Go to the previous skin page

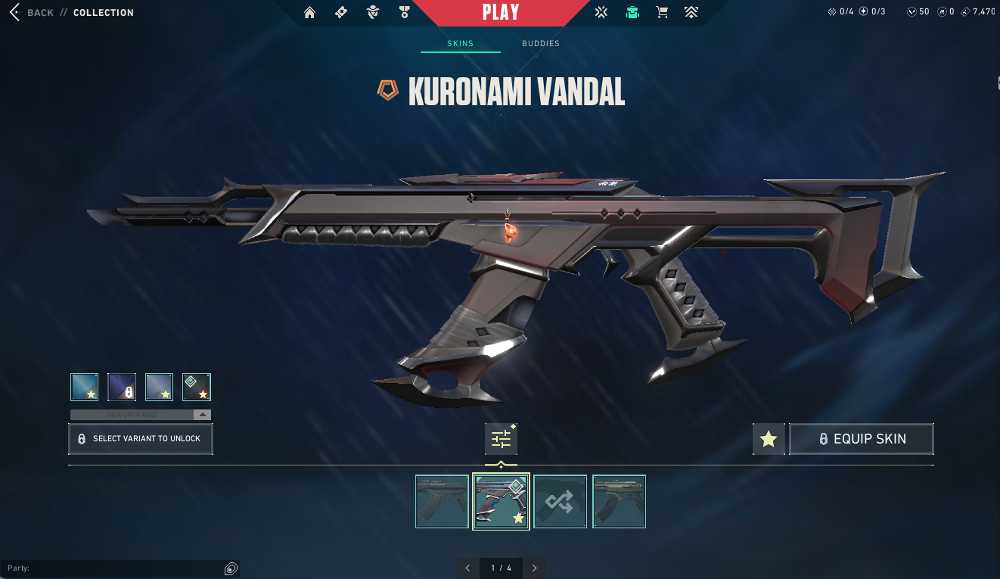pos(468,568)
